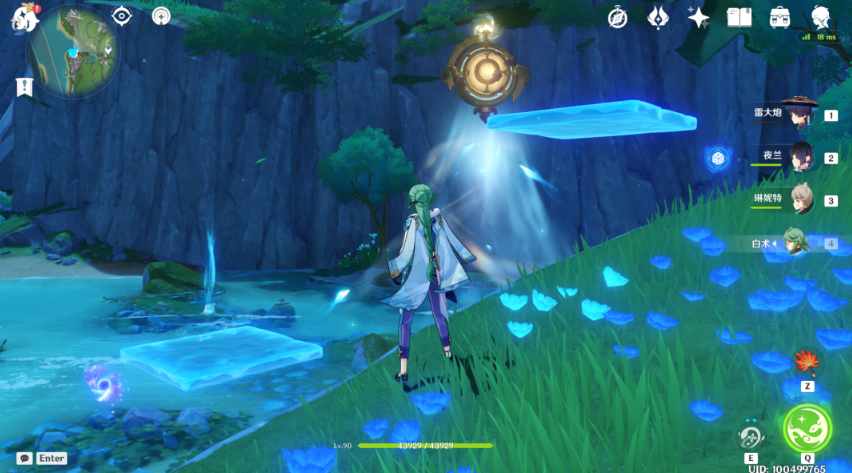Open the signal tower icon beside Elemental Sight
Viewport: 852px width, 473px height.
(161, 16)
